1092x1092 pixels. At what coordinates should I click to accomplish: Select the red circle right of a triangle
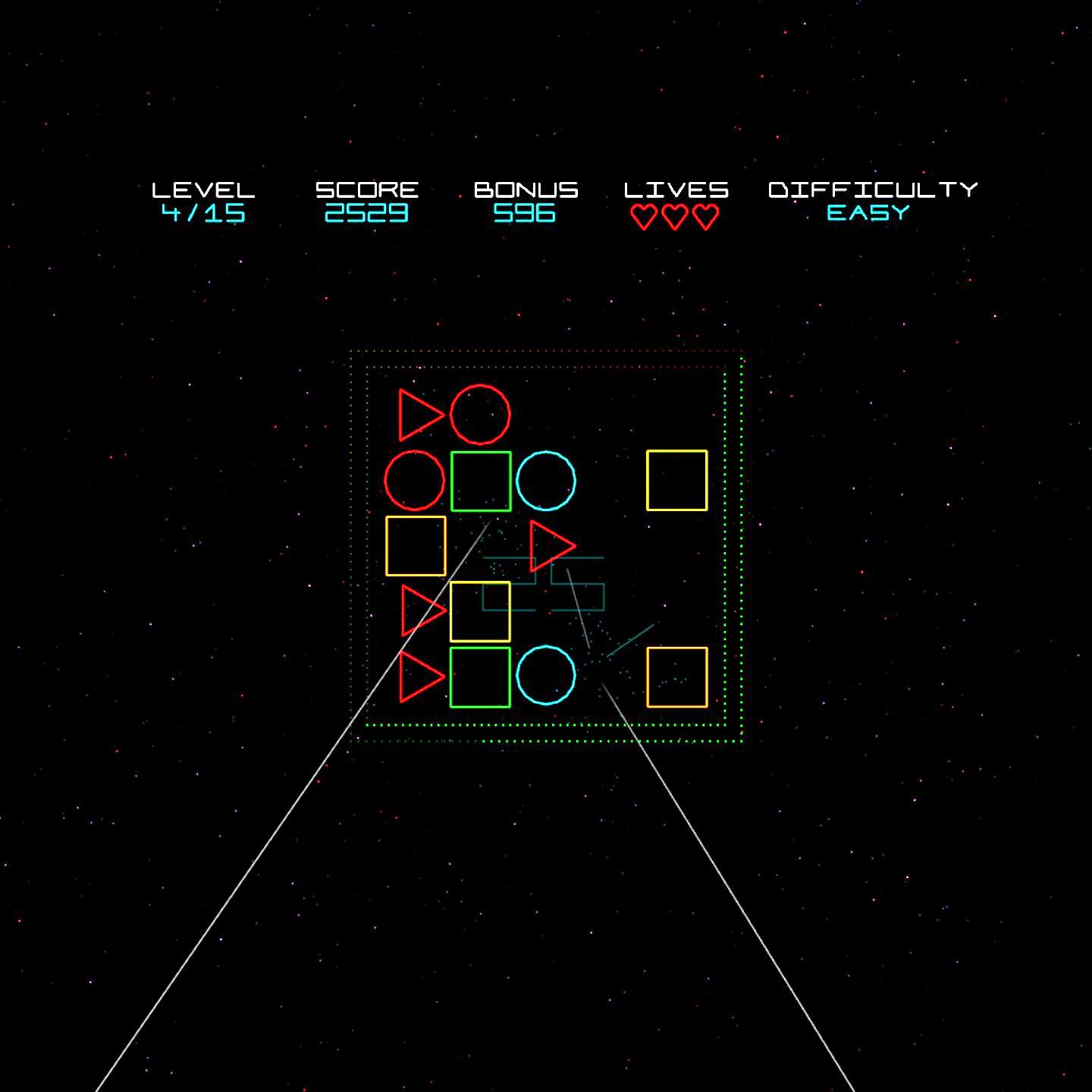[480, 415]
